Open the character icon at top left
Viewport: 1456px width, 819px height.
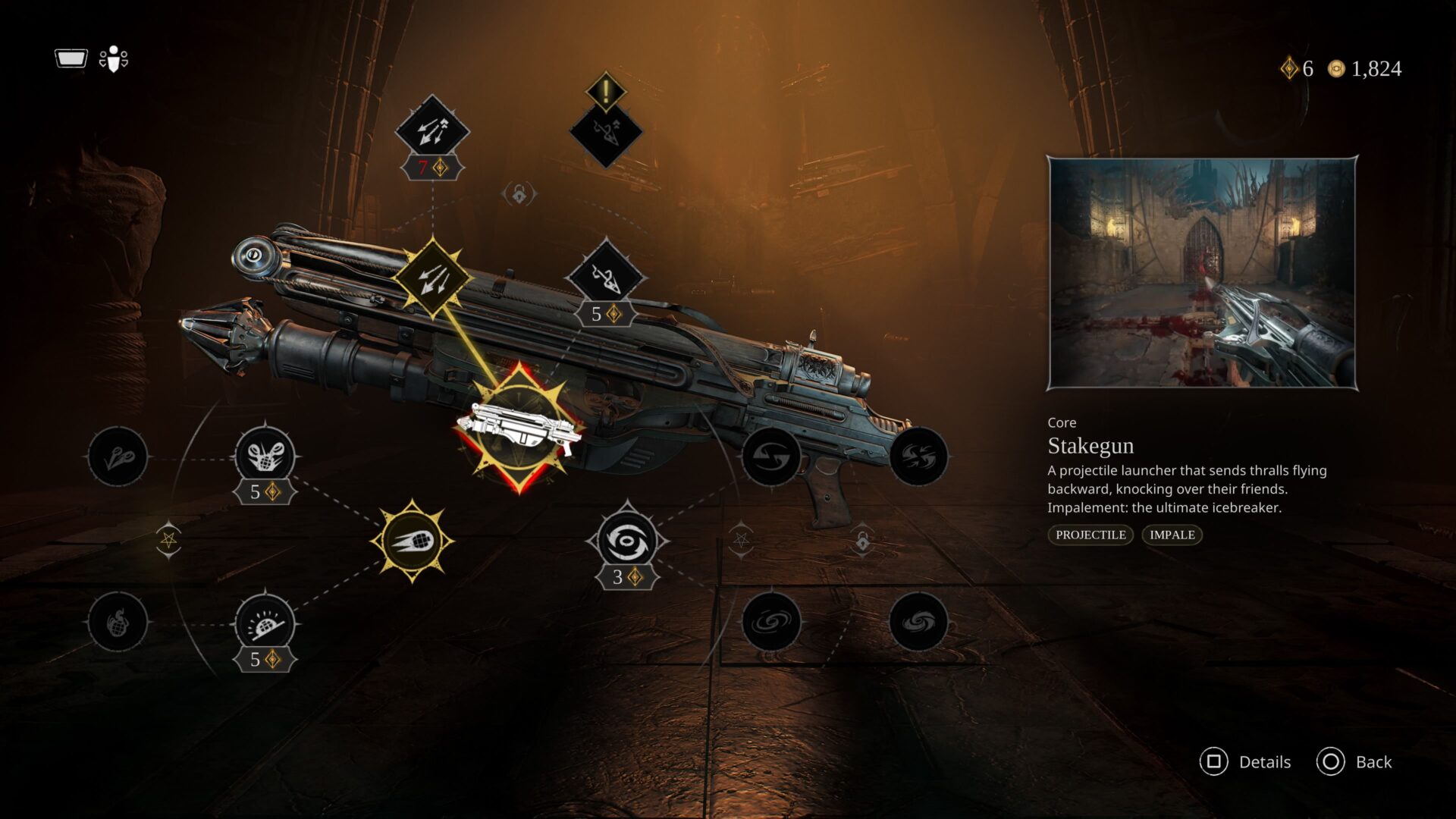(114, 59)
